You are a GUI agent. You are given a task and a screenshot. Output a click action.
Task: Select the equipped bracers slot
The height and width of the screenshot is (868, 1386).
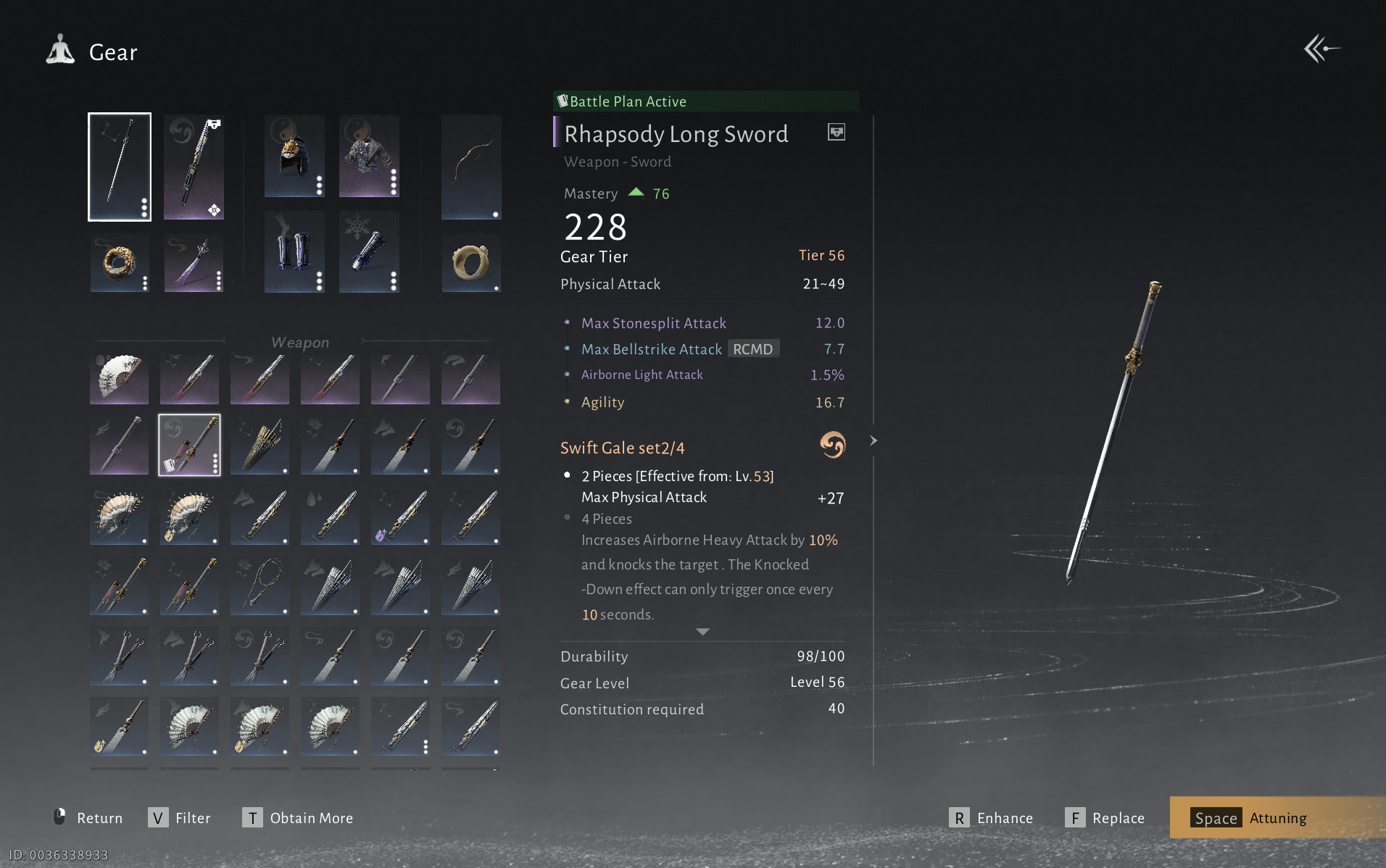click(x=368, y=251)
